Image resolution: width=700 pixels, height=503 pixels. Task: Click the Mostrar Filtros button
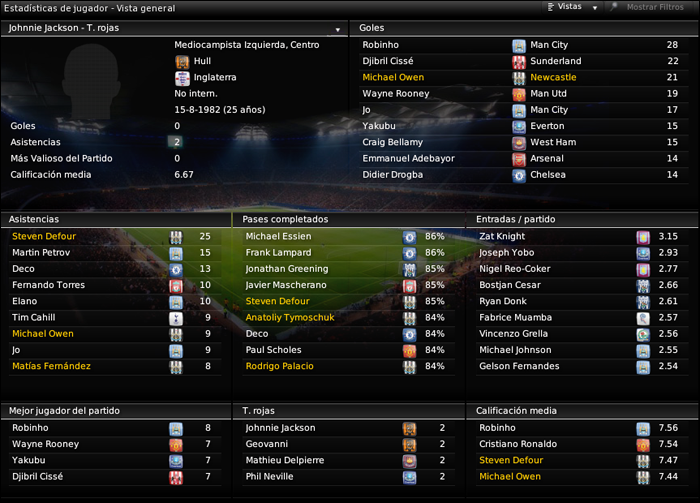[654, 7]
